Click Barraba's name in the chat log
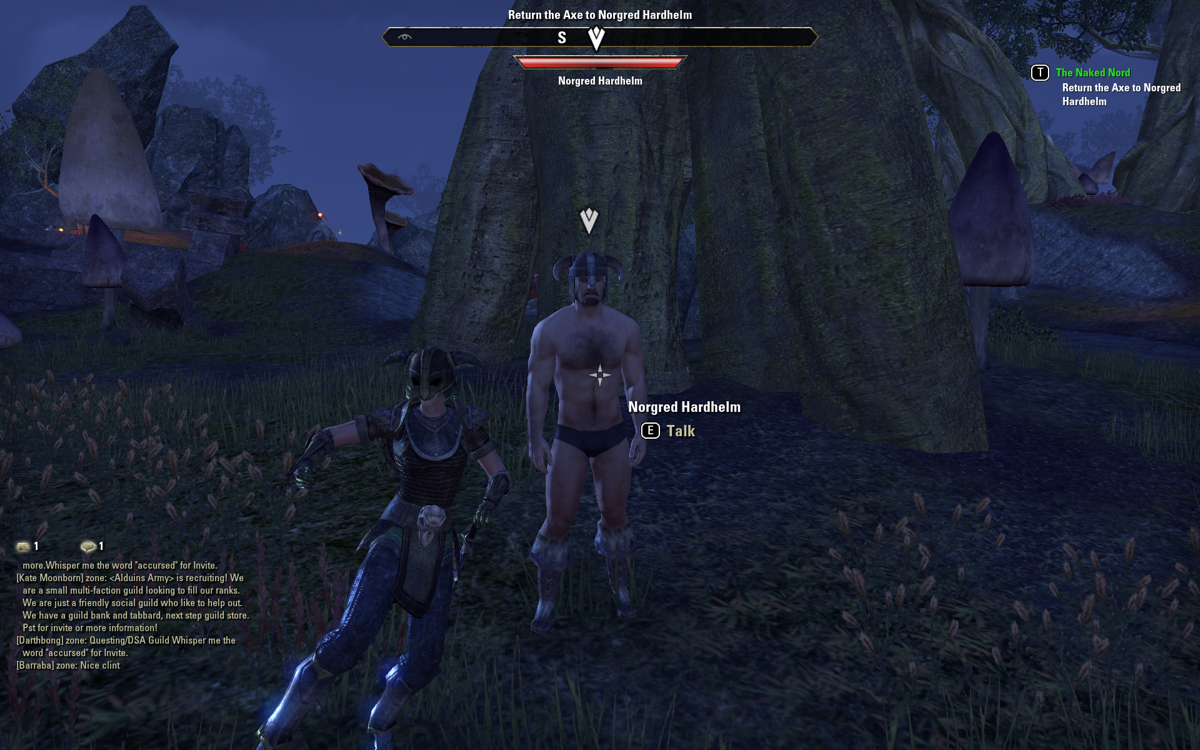Screen dimensions: 1200x750 [x=39, y=665]
